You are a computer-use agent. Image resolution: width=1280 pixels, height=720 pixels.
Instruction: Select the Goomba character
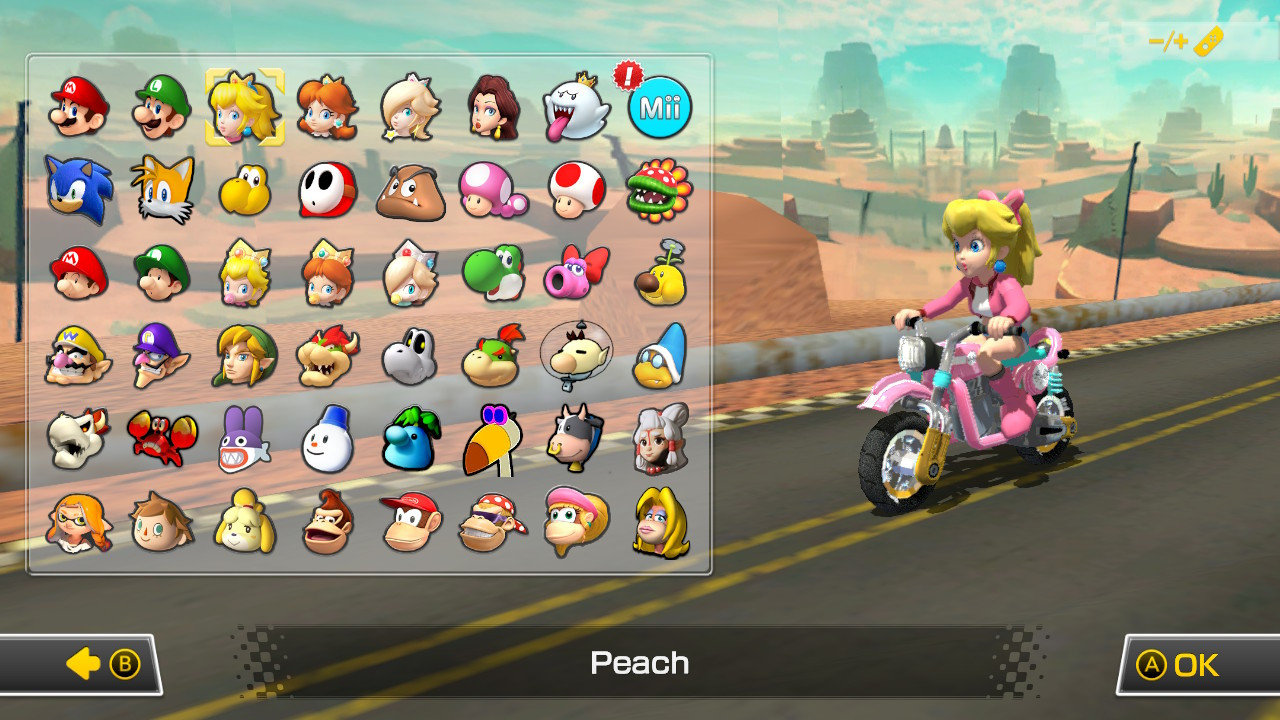click(x=409, y=190)
